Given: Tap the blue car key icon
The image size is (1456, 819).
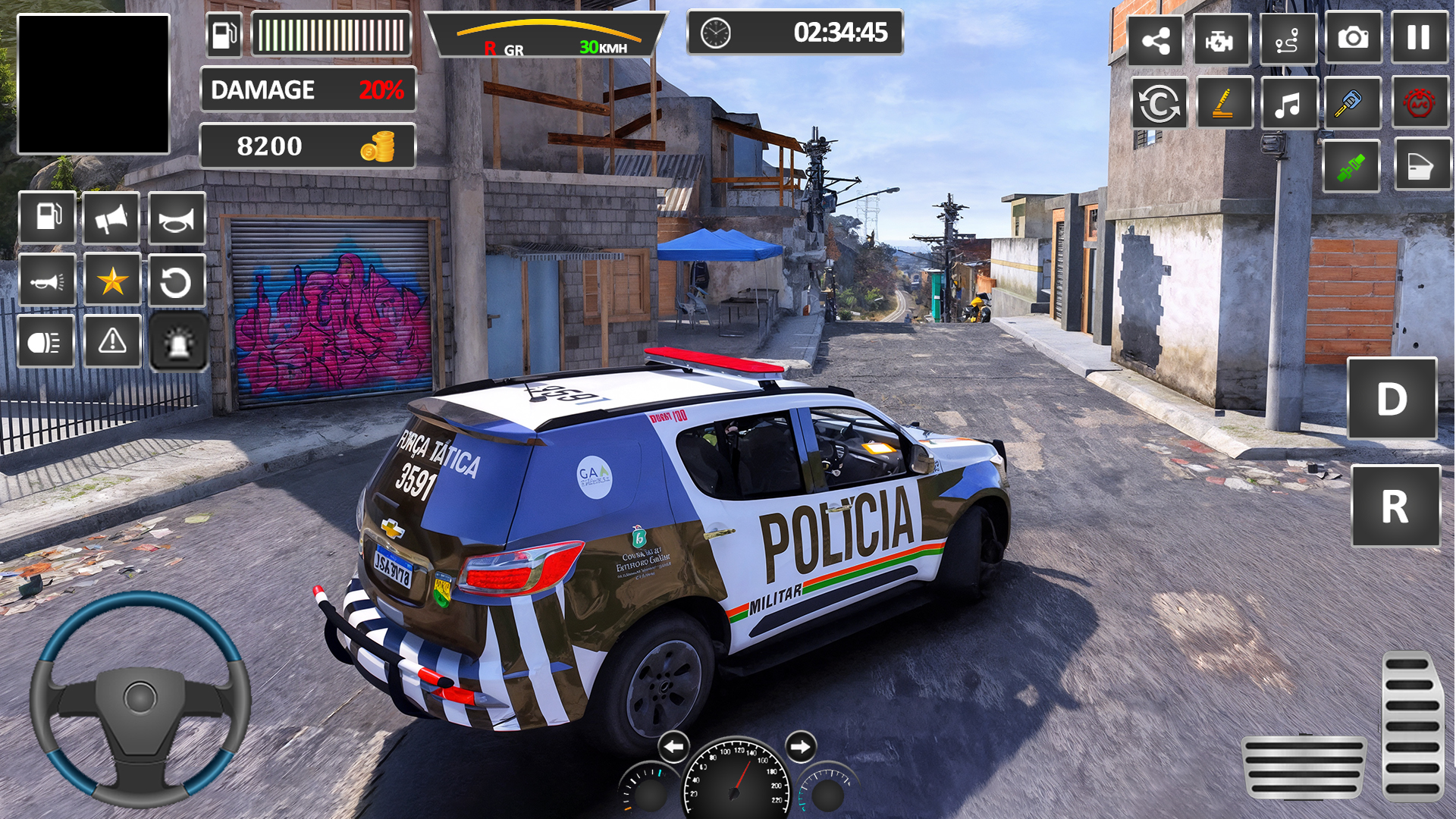Looking at the screenshot, I should click(1352, 103).
